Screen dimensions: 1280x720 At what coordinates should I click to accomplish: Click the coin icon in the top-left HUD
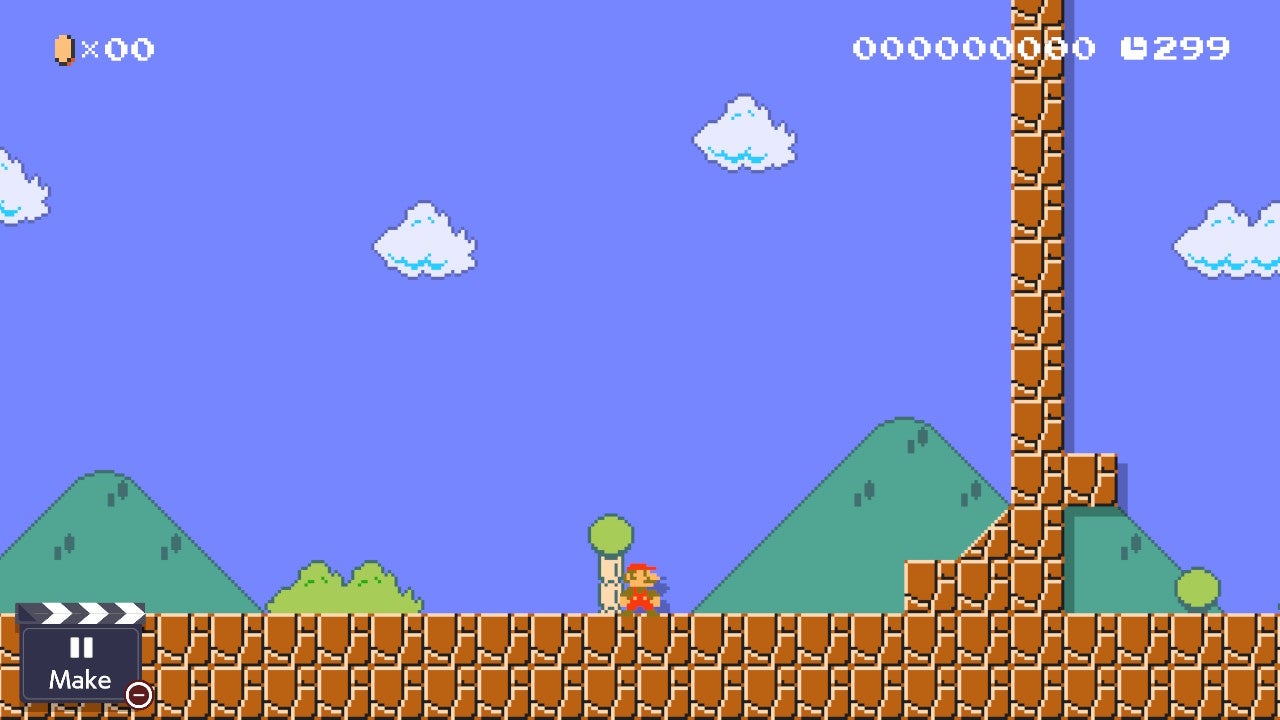click(63, 50)
